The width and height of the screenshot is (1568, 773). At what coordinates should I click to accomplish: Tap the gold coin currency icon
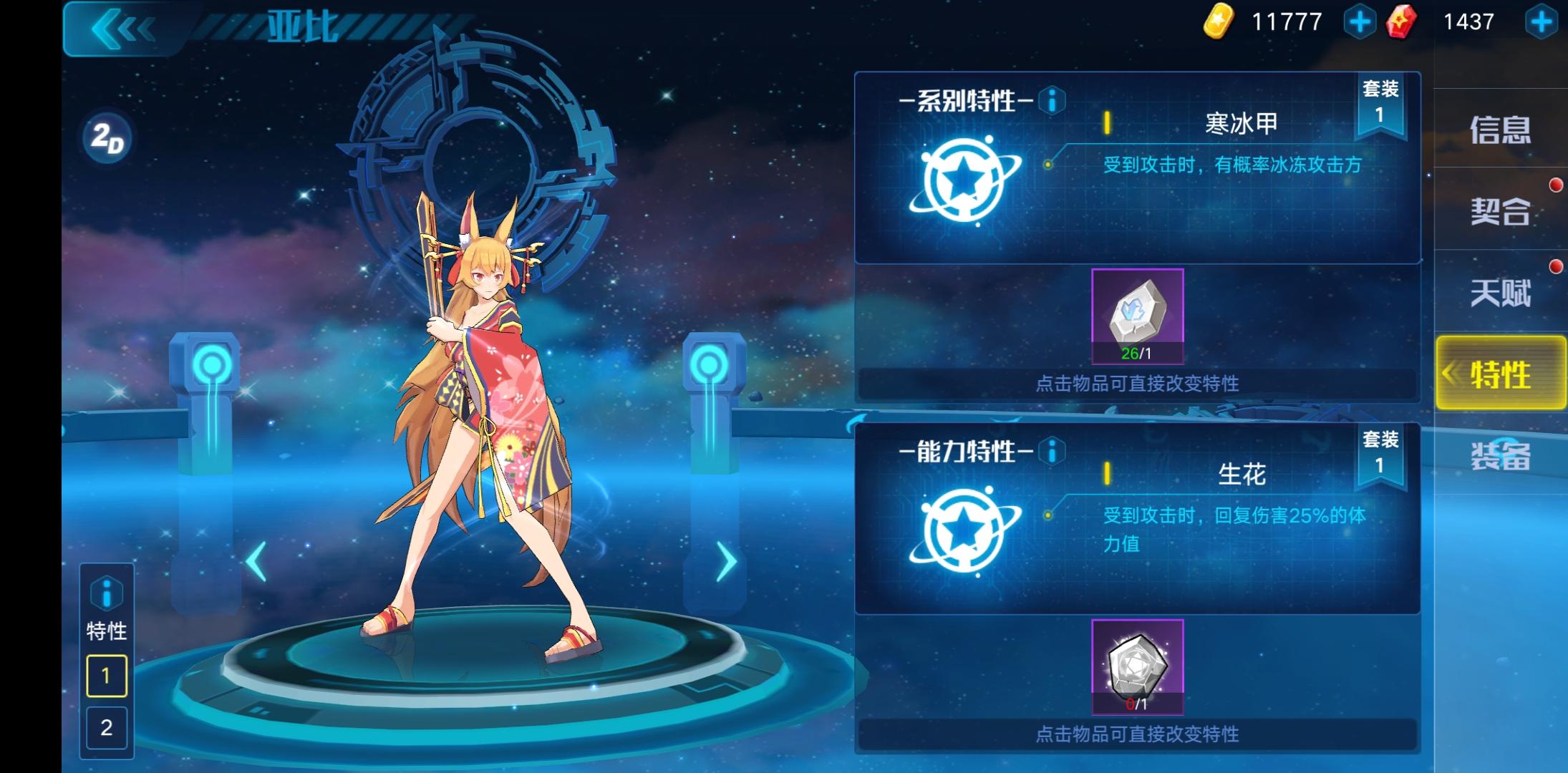[1216, 21]
